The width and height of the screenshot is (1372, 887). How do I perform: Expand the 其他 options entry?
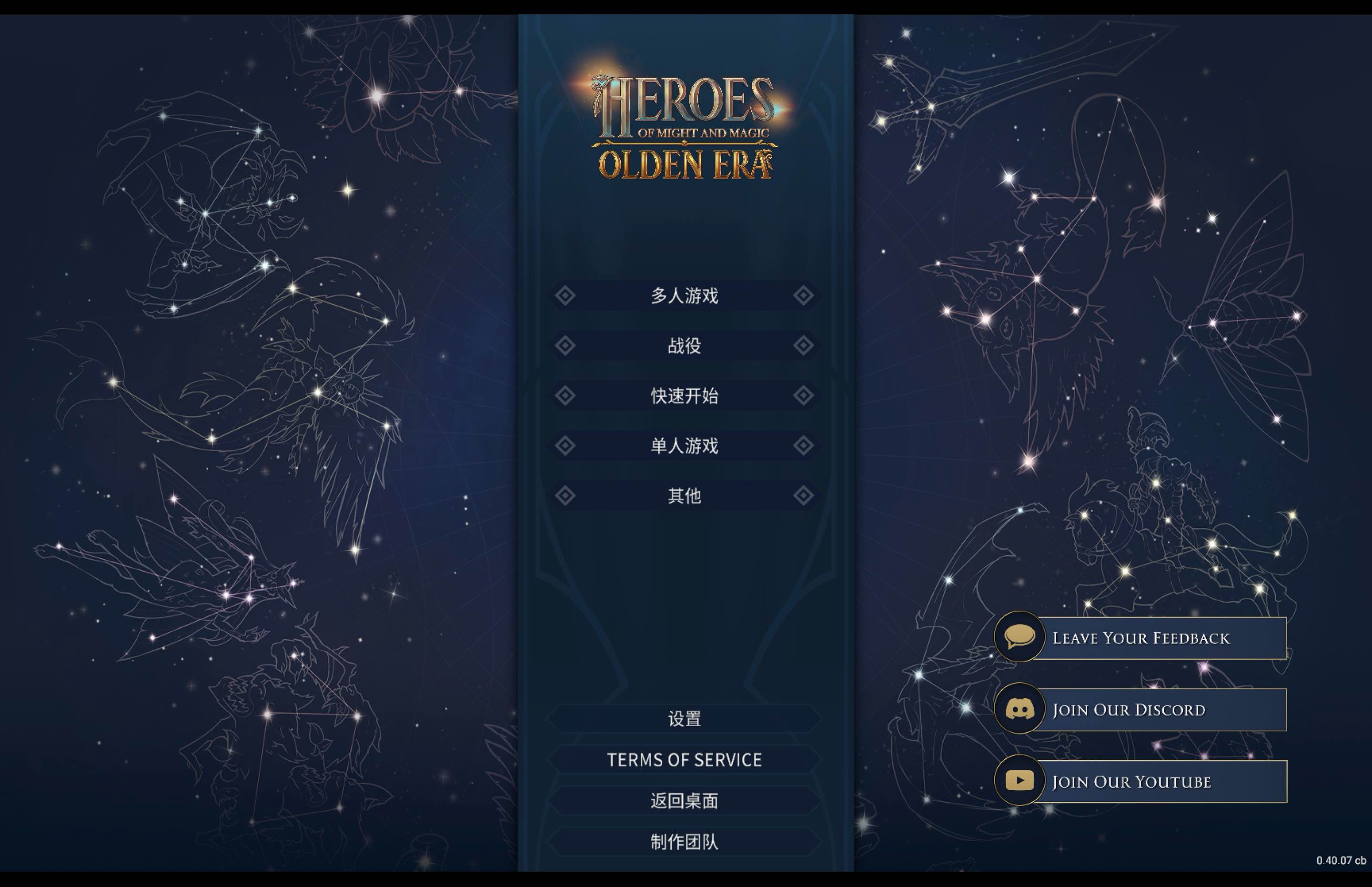click(684, 495)
